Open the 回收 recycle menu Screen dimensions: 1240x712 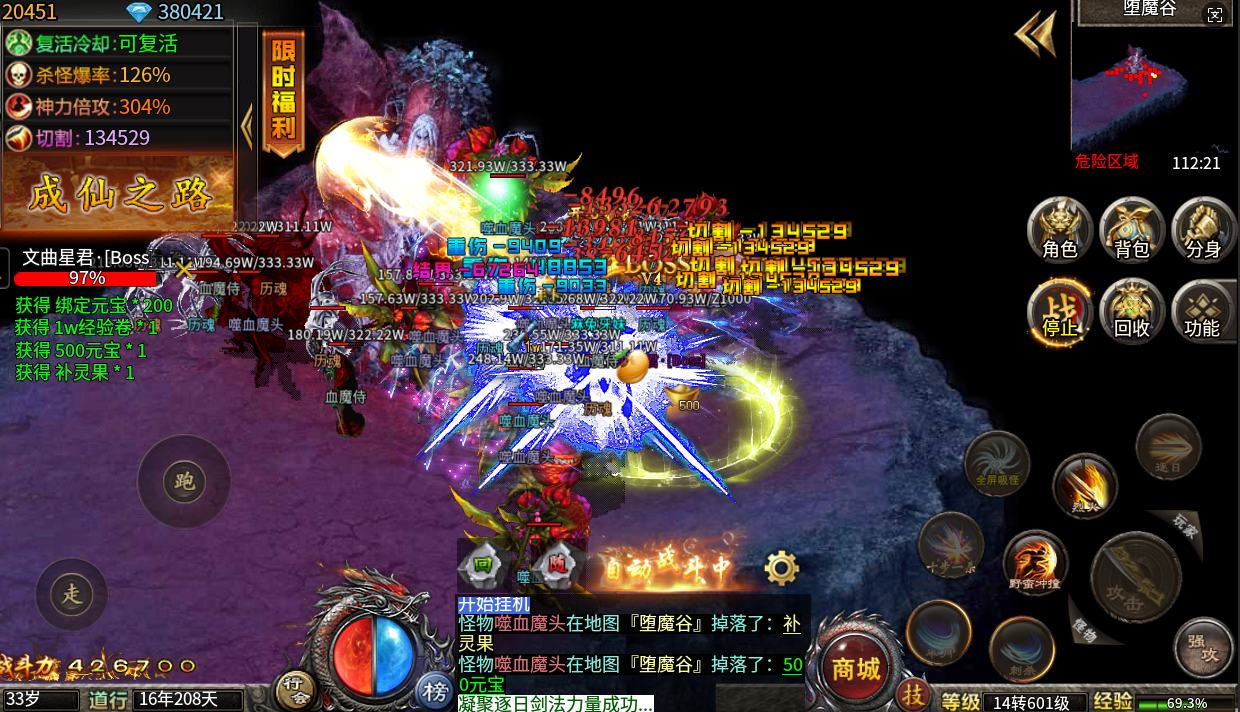(x=1132, y=311)
